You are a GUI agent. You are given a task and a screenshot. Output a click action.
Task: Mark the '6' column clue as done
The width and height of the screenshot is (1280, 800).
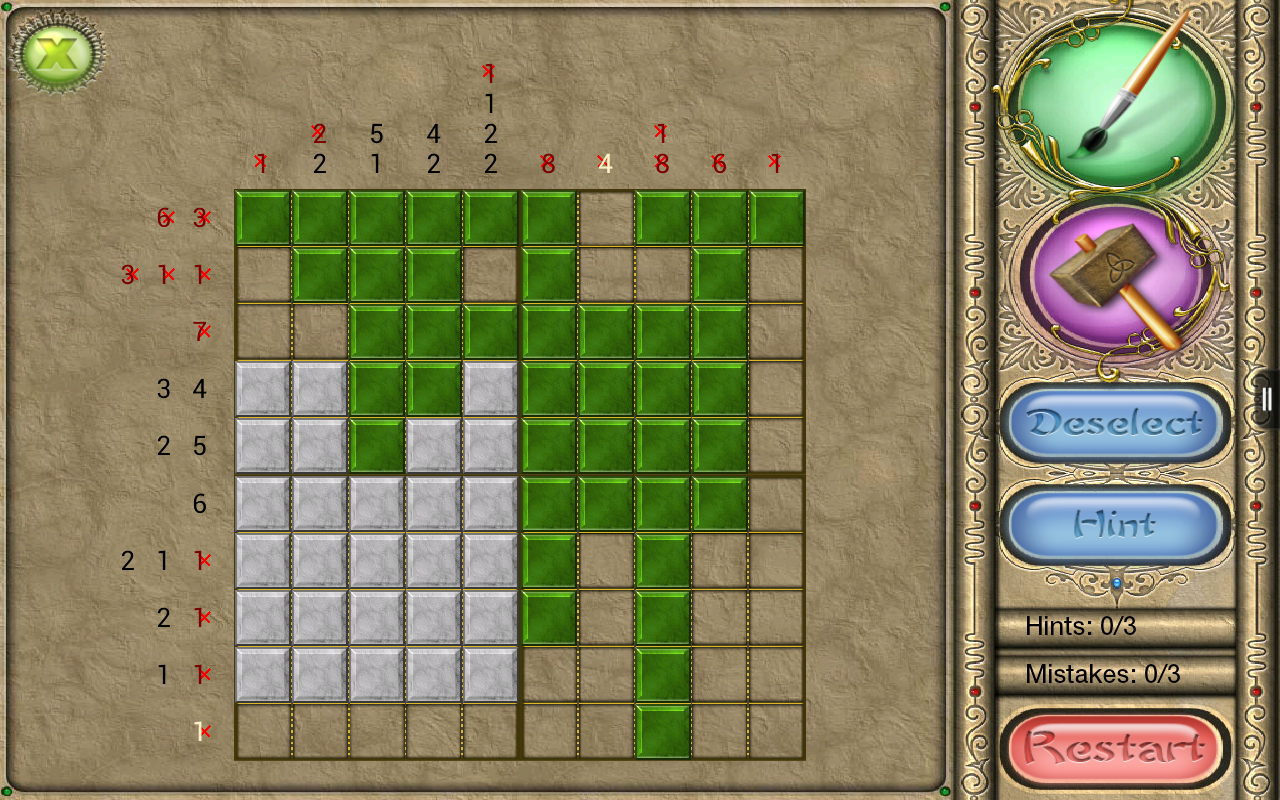click(x=718, y=162)
